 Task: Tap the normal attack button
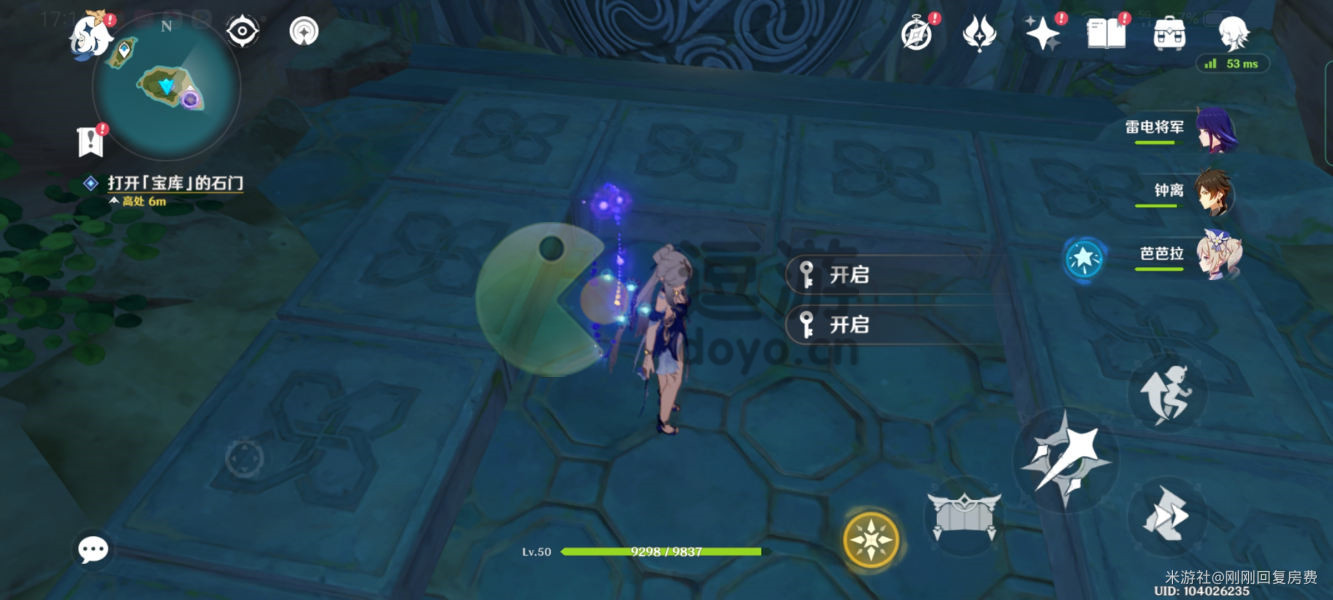coord(1062,461)
